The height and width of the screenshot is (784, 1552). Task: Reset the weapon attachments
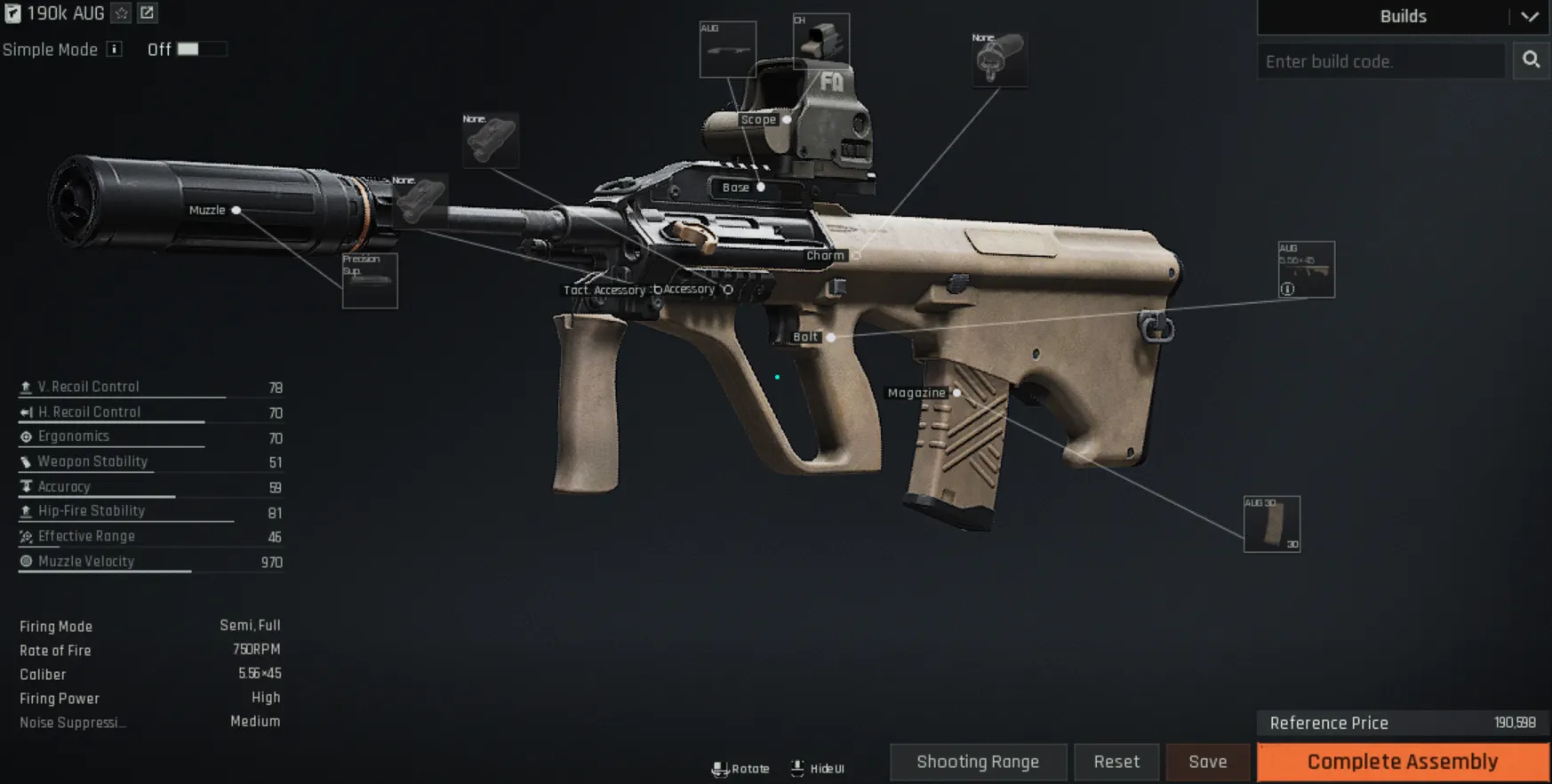point(1116,762)
